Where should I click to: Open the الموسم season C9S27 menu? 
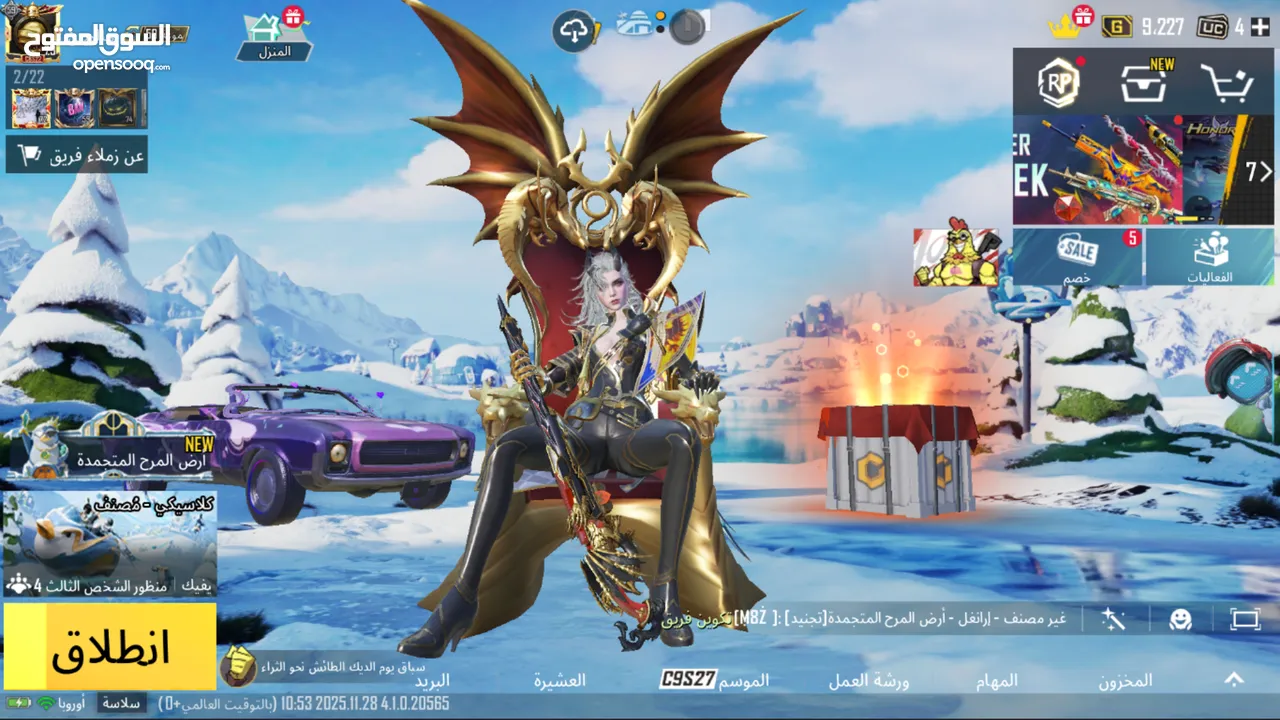(715, 680)
